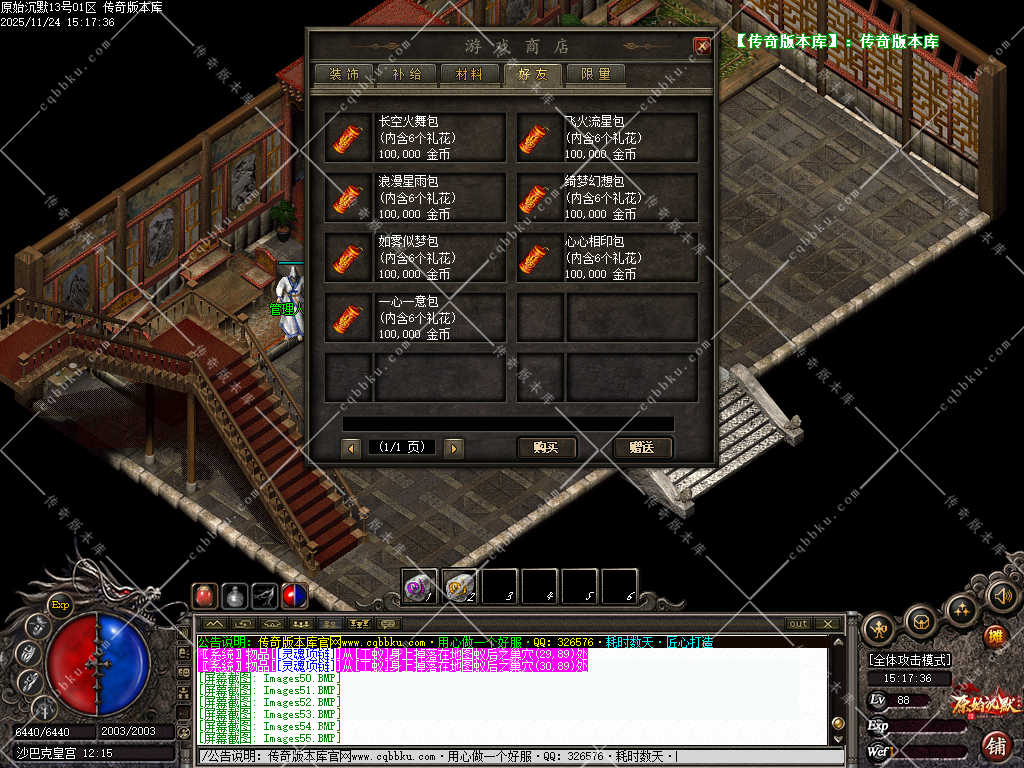Screen dimensions: 1024x768
Task: Go to the previous shop page arrow
Action: (x=351, y=449)
